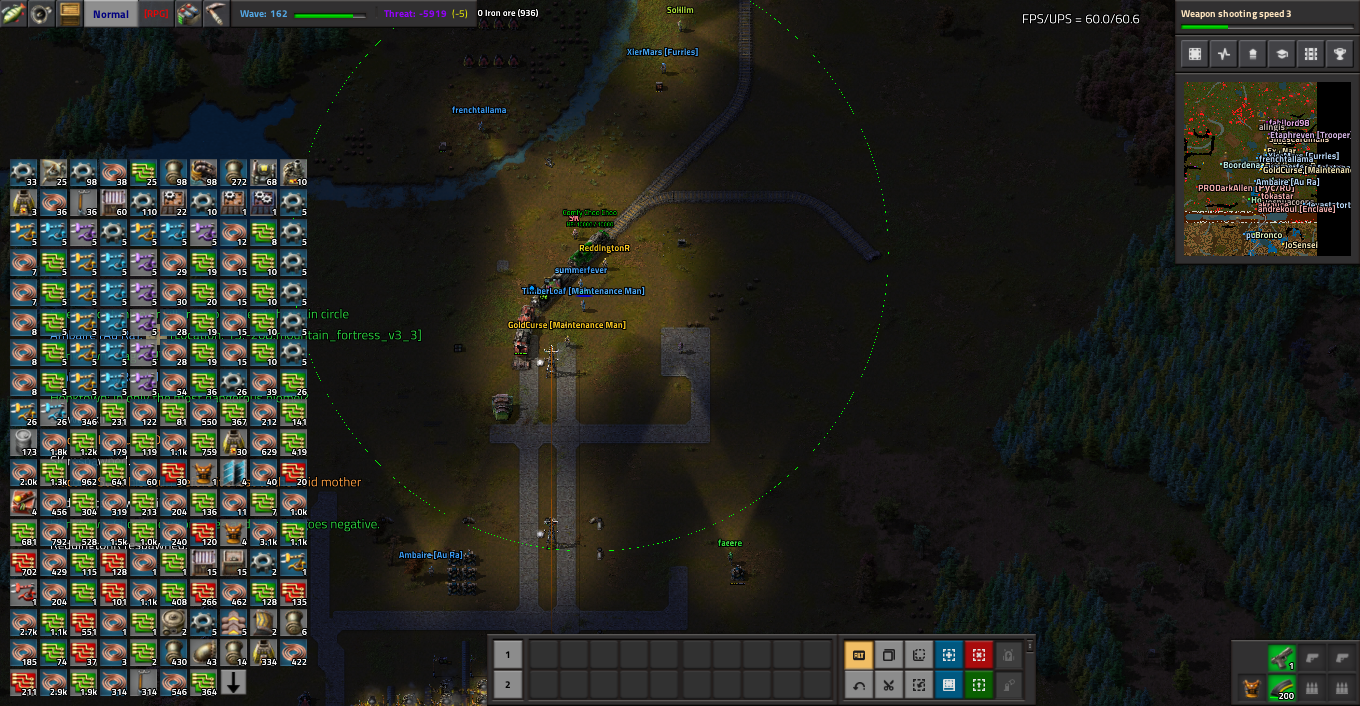Open the trophy achievements button

(x=1337, y=55)
